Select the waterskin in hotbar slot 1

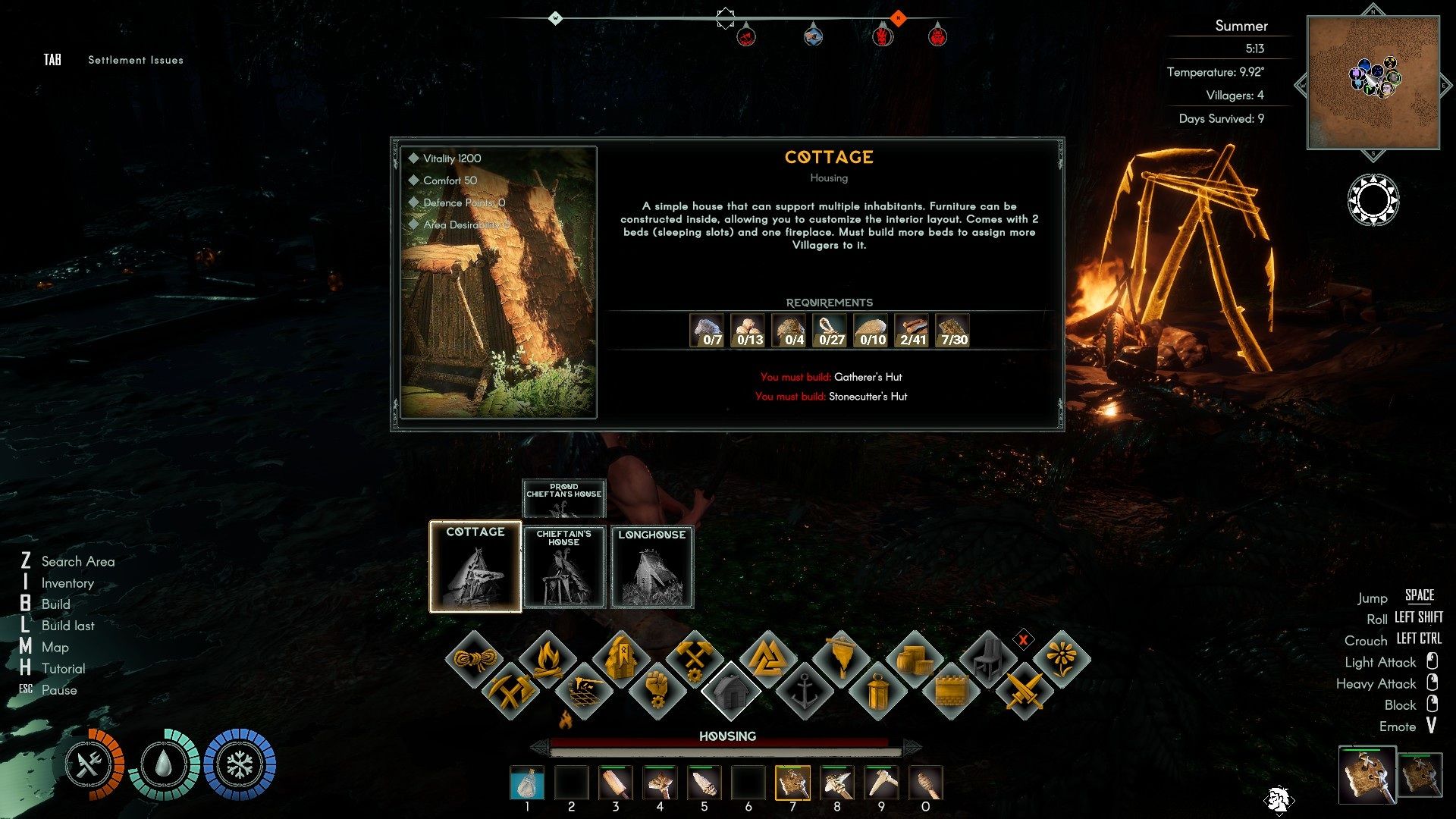coord(527,783)
